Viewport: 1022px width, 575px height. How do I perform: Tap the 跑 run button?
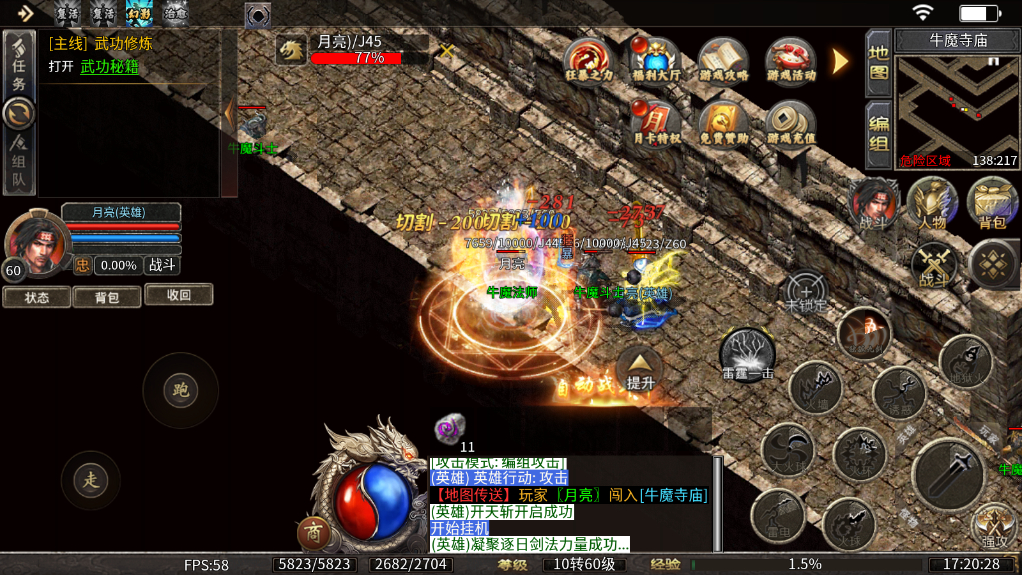pos(180,390)
